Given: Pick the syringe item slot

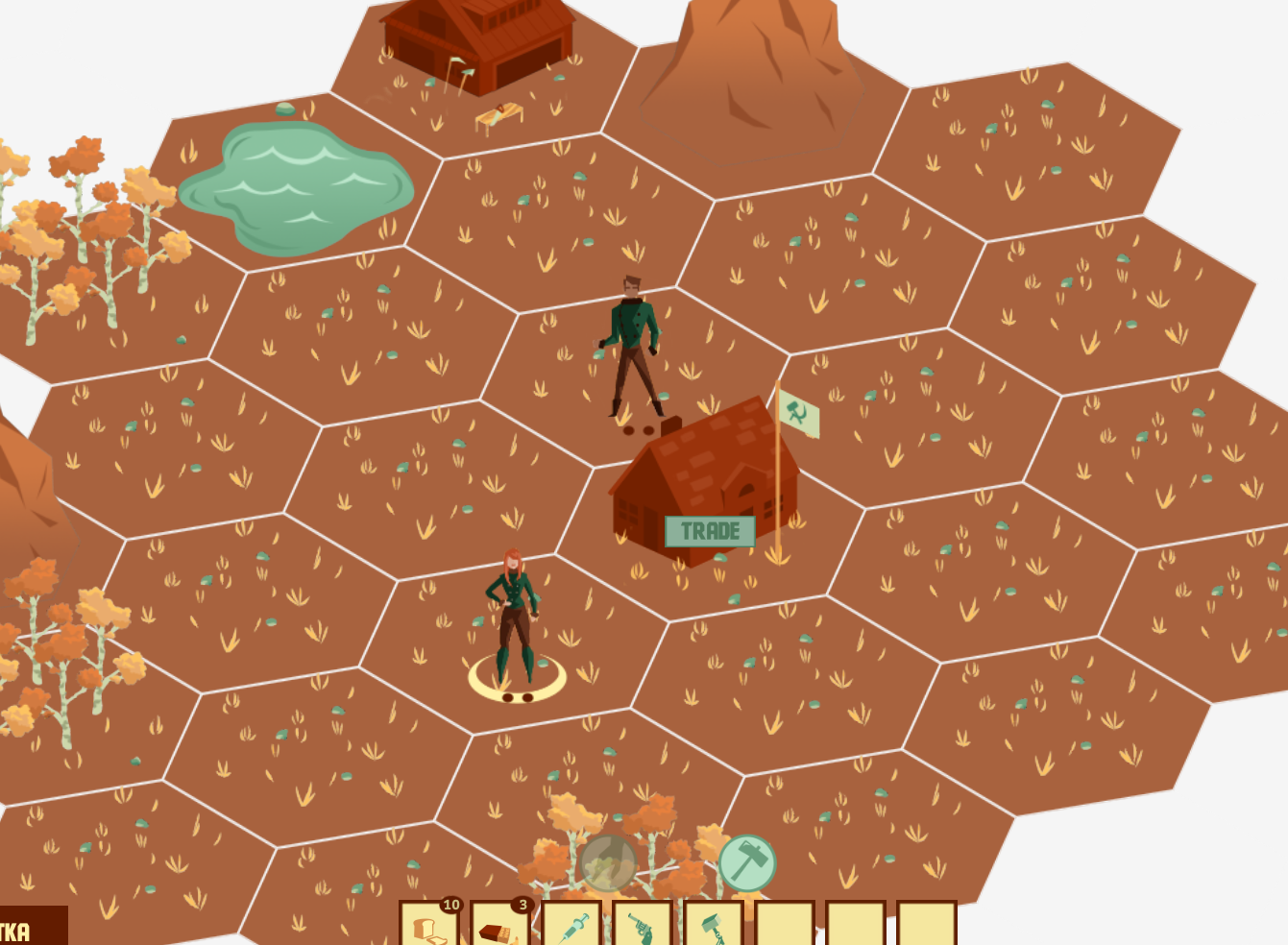Looking at the screenshot, I should click(571, 924).
